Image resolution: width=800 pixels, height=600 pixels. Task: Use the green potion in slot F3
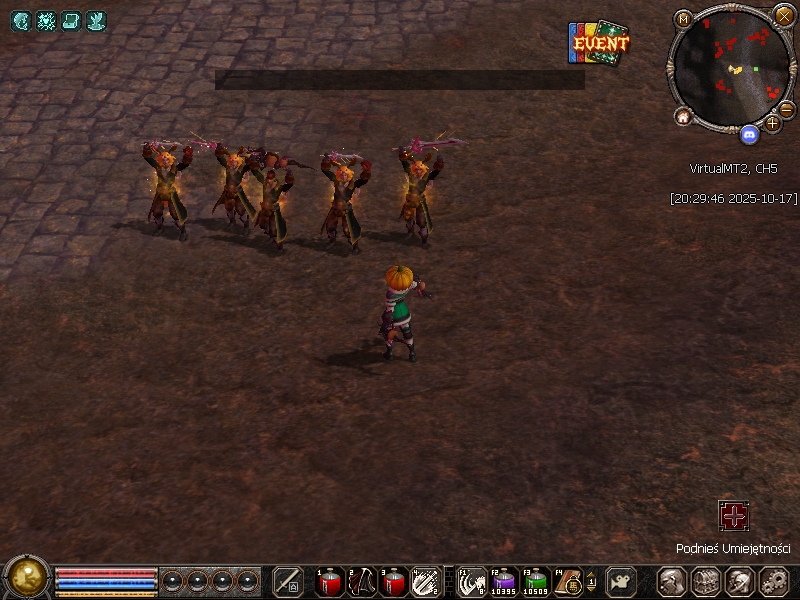(x=536, y=581)
